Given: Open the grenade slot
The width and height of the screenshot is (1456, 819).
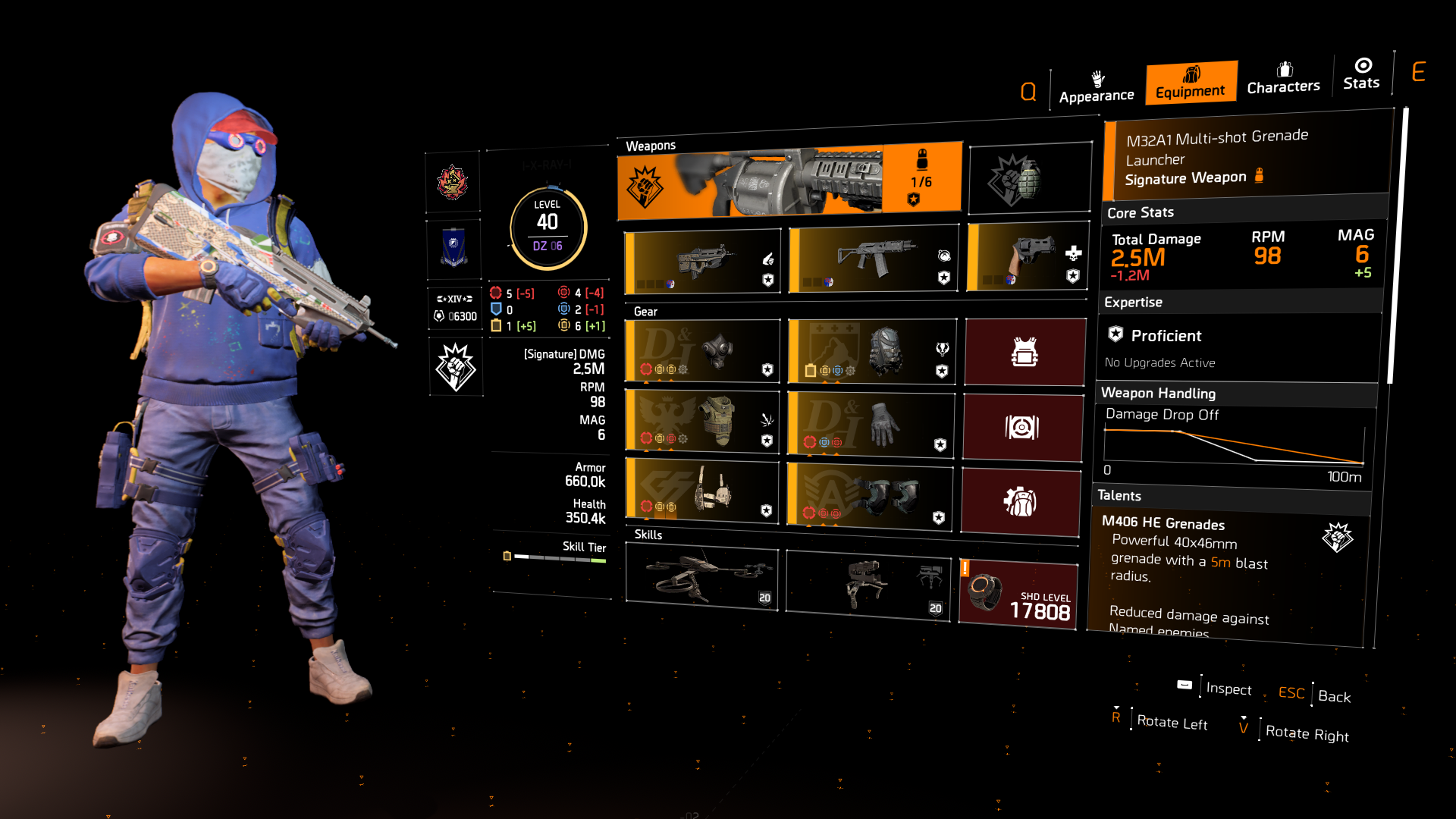Looking at the screenshot, I should click(x=1029, y=177).
